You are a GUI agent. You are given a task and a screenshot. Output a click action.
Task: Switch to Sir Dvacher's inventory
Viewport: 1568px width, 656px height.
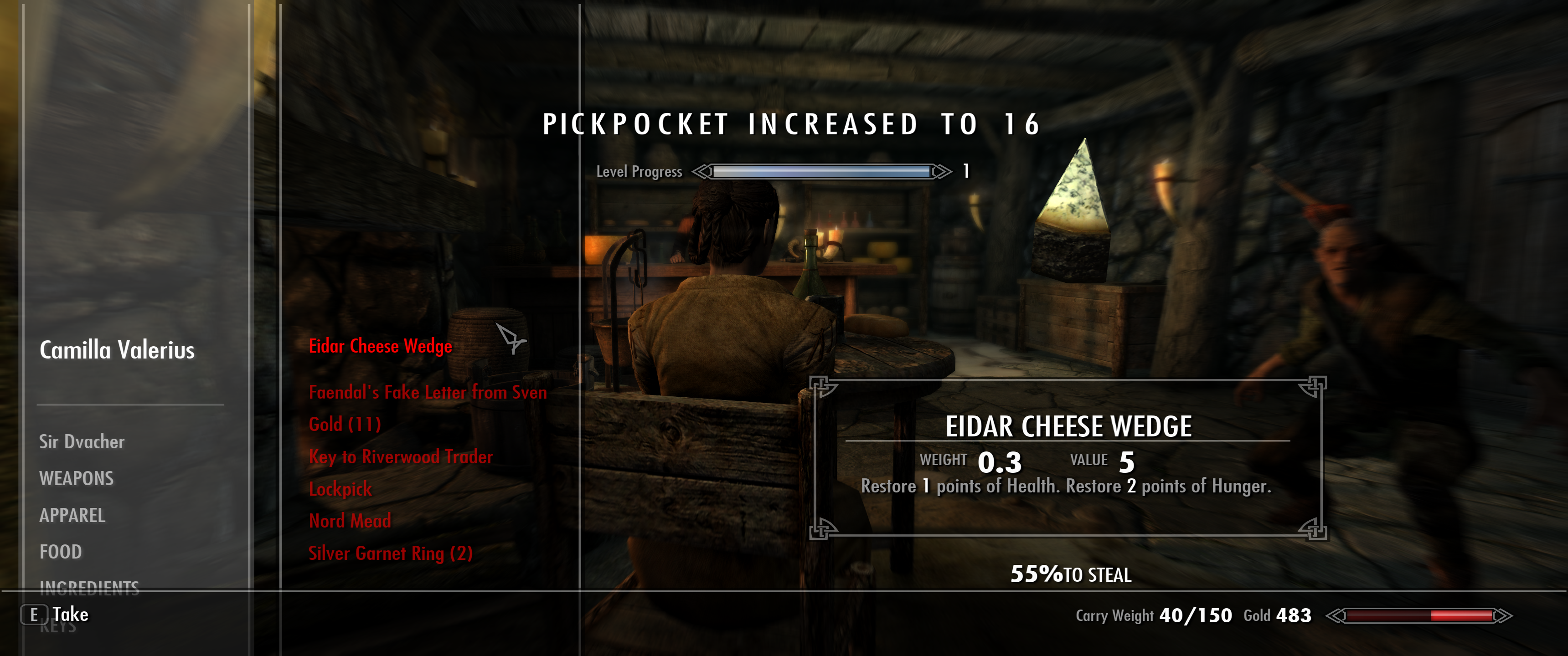(82, 442)
